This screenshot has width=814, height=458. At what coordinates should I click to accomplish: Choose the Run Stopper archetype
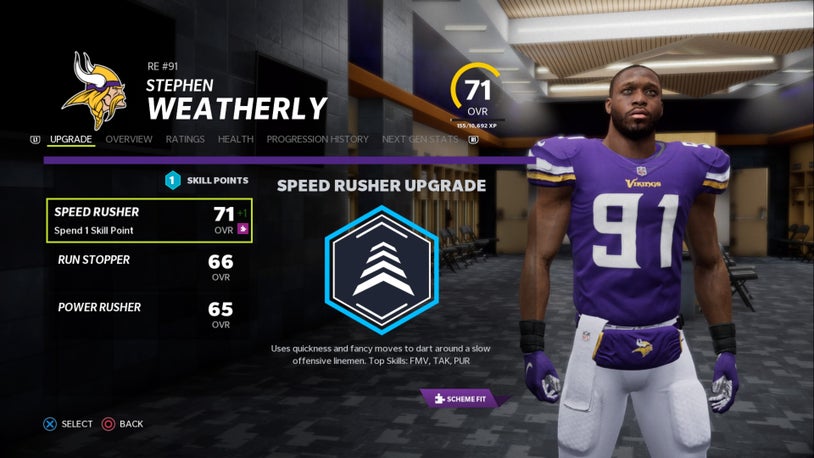tap(149, 268)
